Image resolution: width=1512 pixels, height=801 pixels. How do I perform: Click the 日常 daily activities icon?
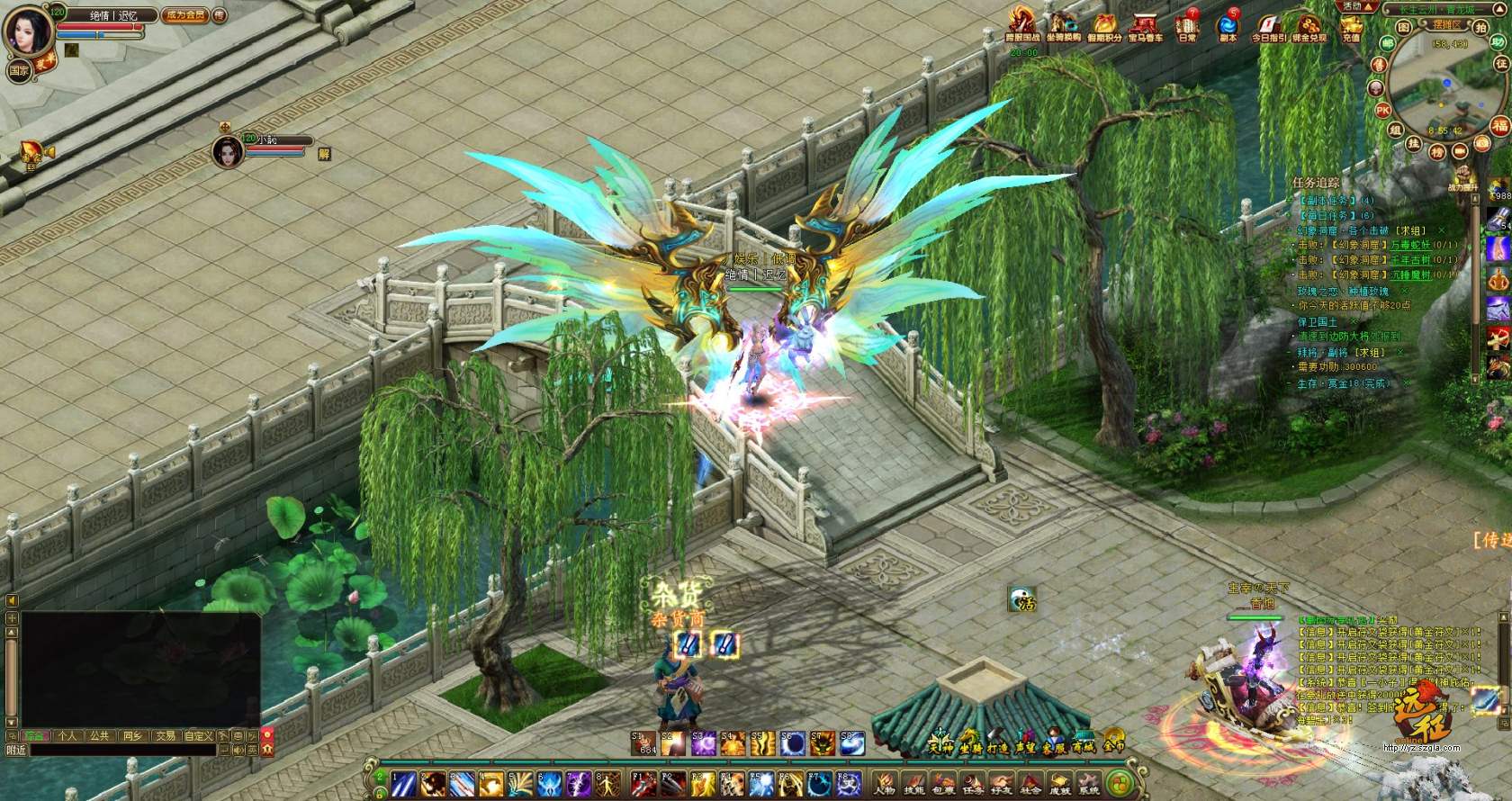[1188, 27]
